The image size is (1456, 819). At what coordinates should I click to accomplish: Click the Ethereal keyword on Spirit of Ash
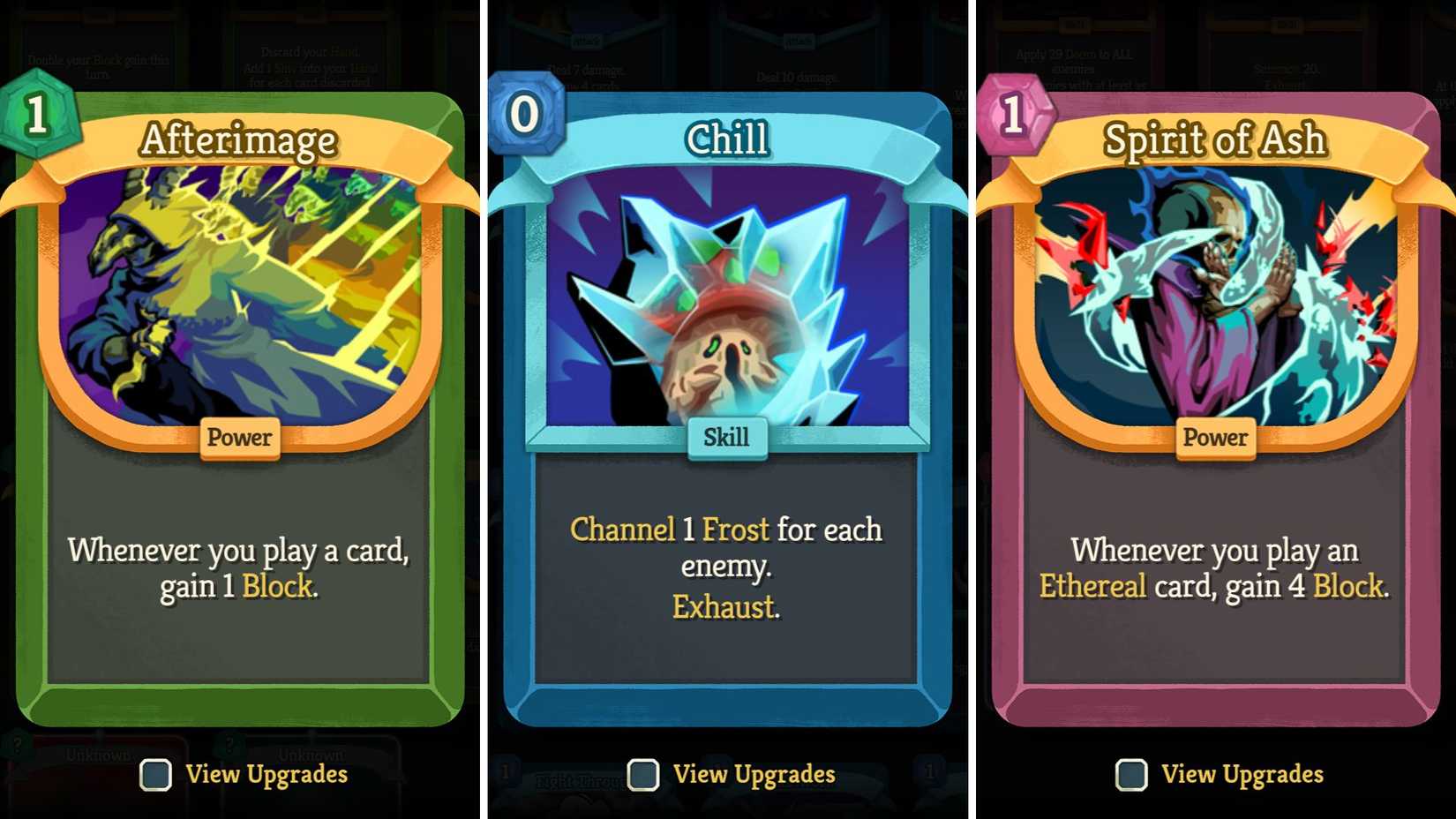tap(1092, 585)
